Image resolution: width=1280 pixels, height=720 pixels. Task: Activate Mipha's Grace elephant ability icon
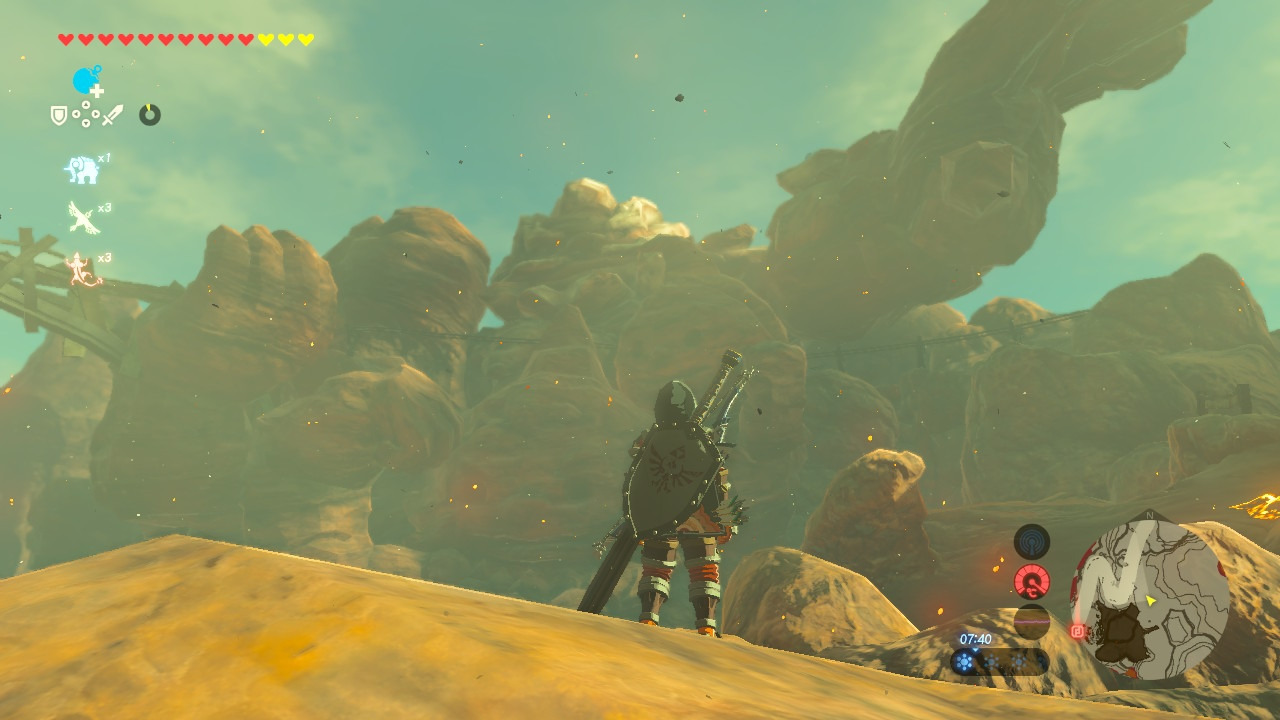click(x=82, y=170)
